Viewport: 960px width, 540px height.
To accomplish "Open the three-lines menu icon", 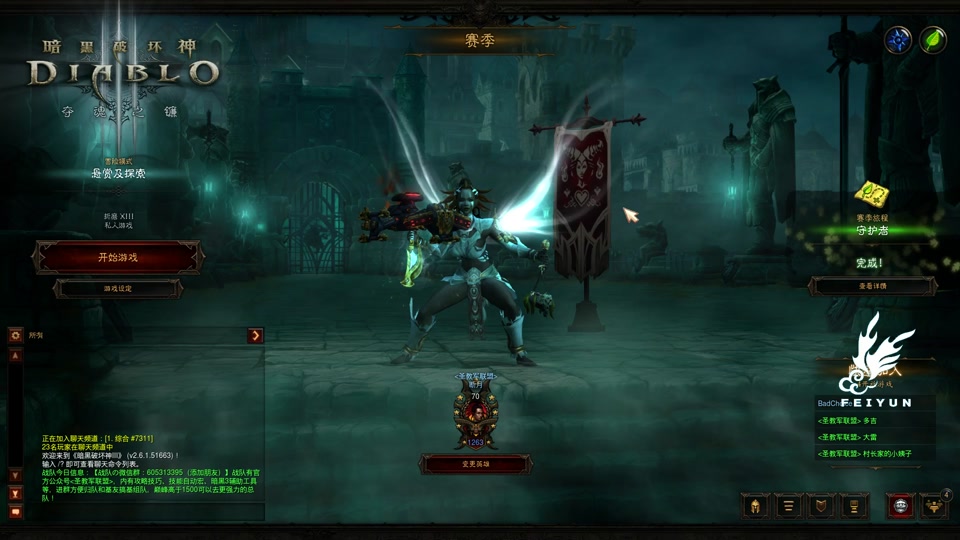I will (787, 506).
